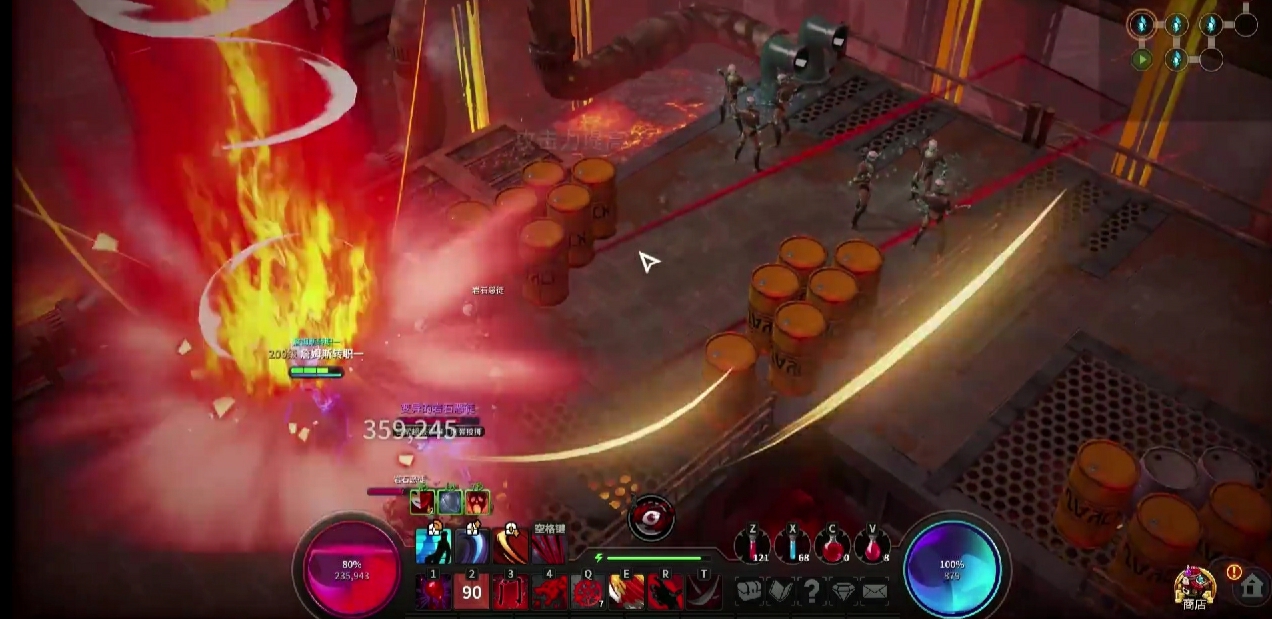This screenshot has width=1272, height=619.
Task: Activate the R dark silhouette skill
Action: tap(665, 592)
